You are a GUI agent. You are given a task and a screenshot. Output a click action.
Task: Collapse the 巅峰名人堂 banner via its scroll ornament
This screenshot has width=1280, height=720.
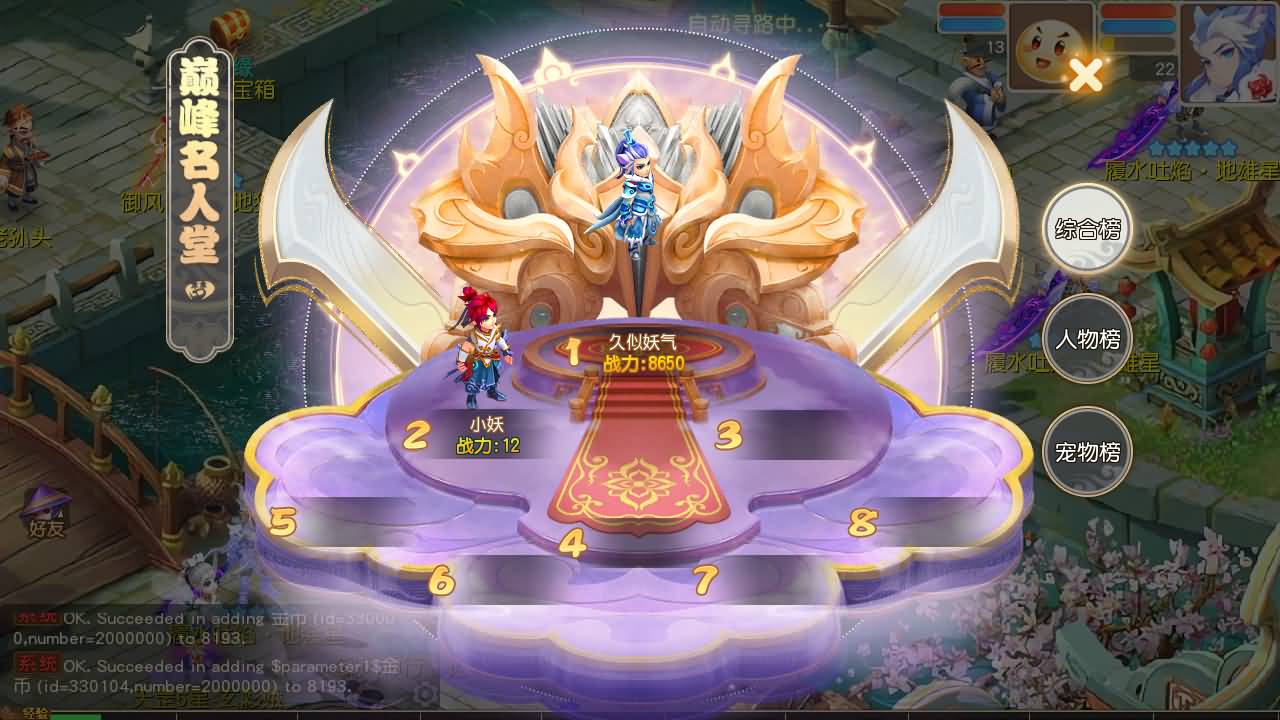[x=198, y=290]
